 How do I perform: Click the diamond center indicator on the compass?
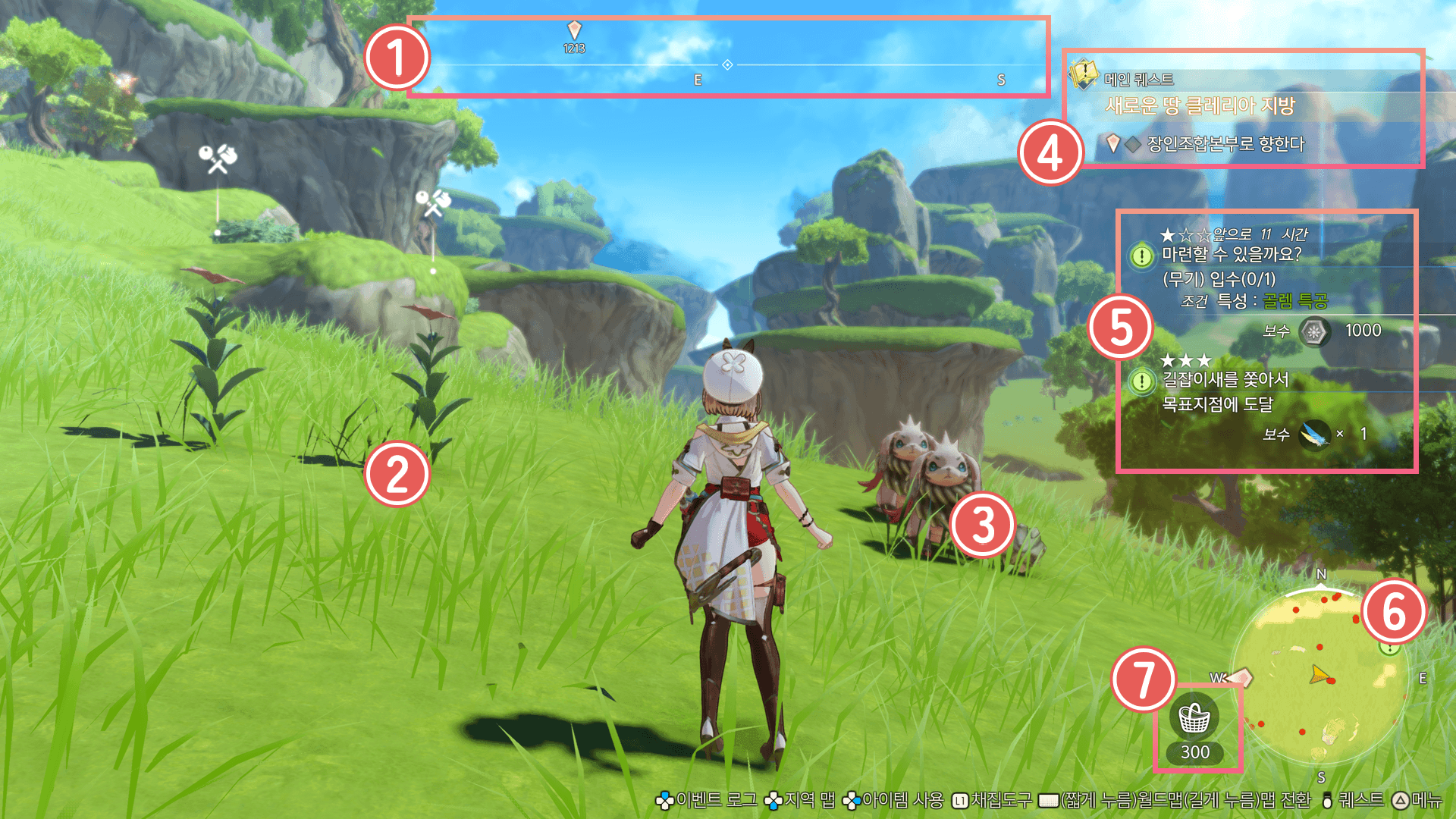coord(727,65)
